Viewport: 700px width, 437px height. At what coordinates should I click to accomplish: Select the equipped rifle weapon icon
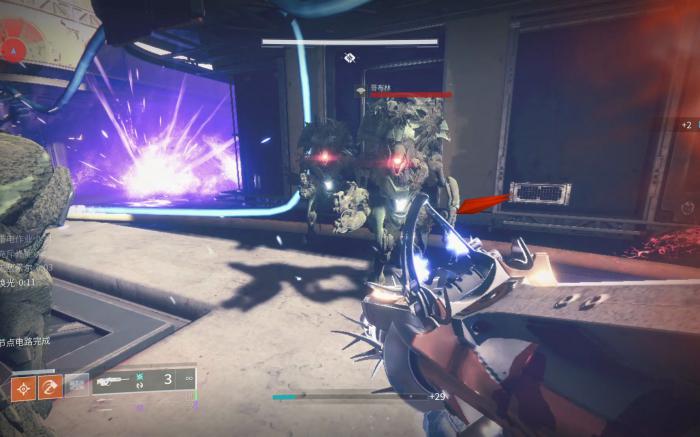(x=112, y=380)
